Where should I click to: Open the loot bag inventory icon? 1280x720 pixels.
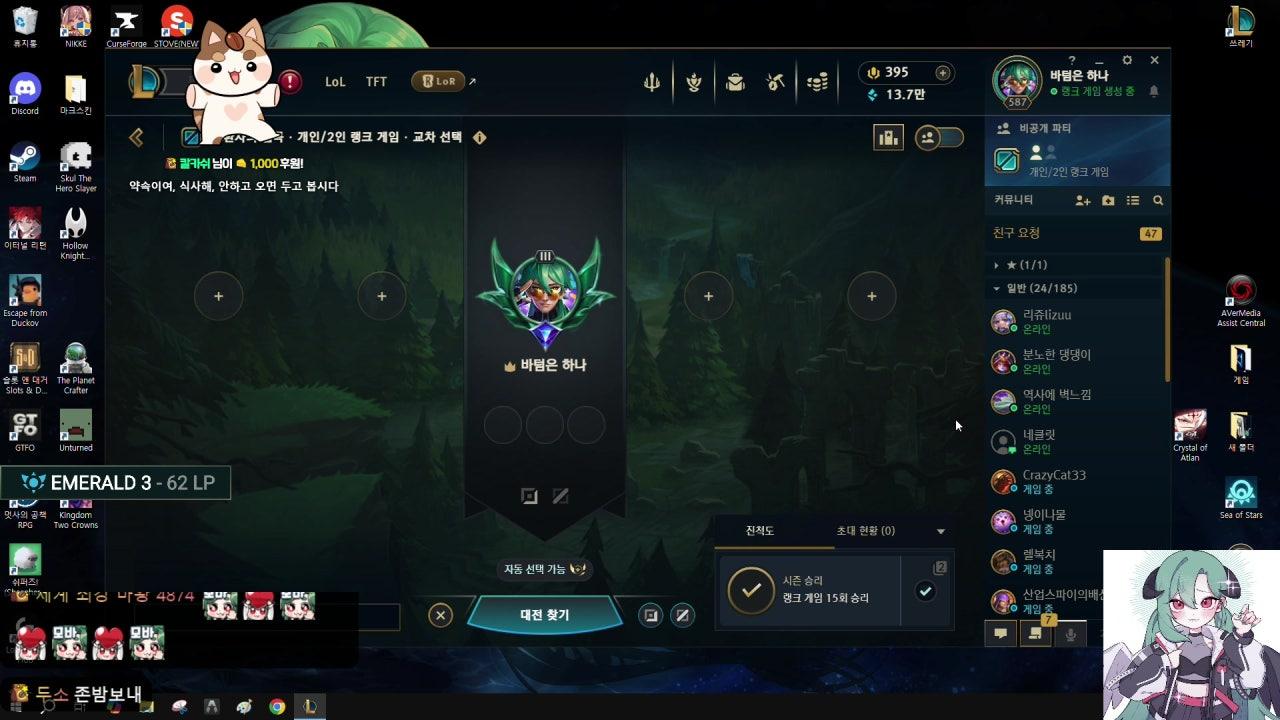click(x=735, y=81)
